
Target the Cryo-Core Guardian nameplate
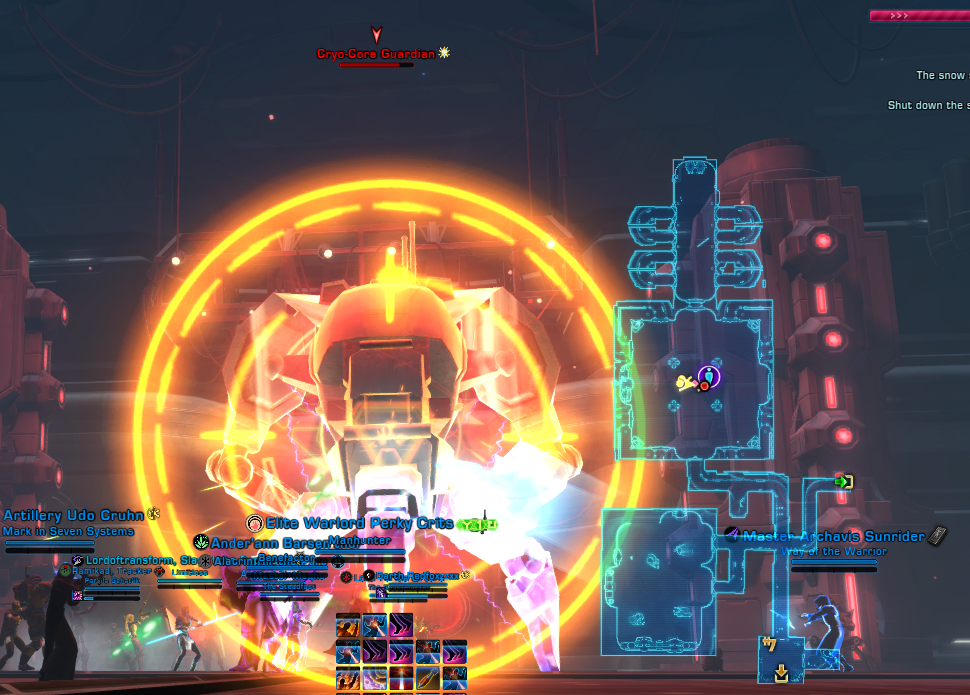(x=376, y=53)
